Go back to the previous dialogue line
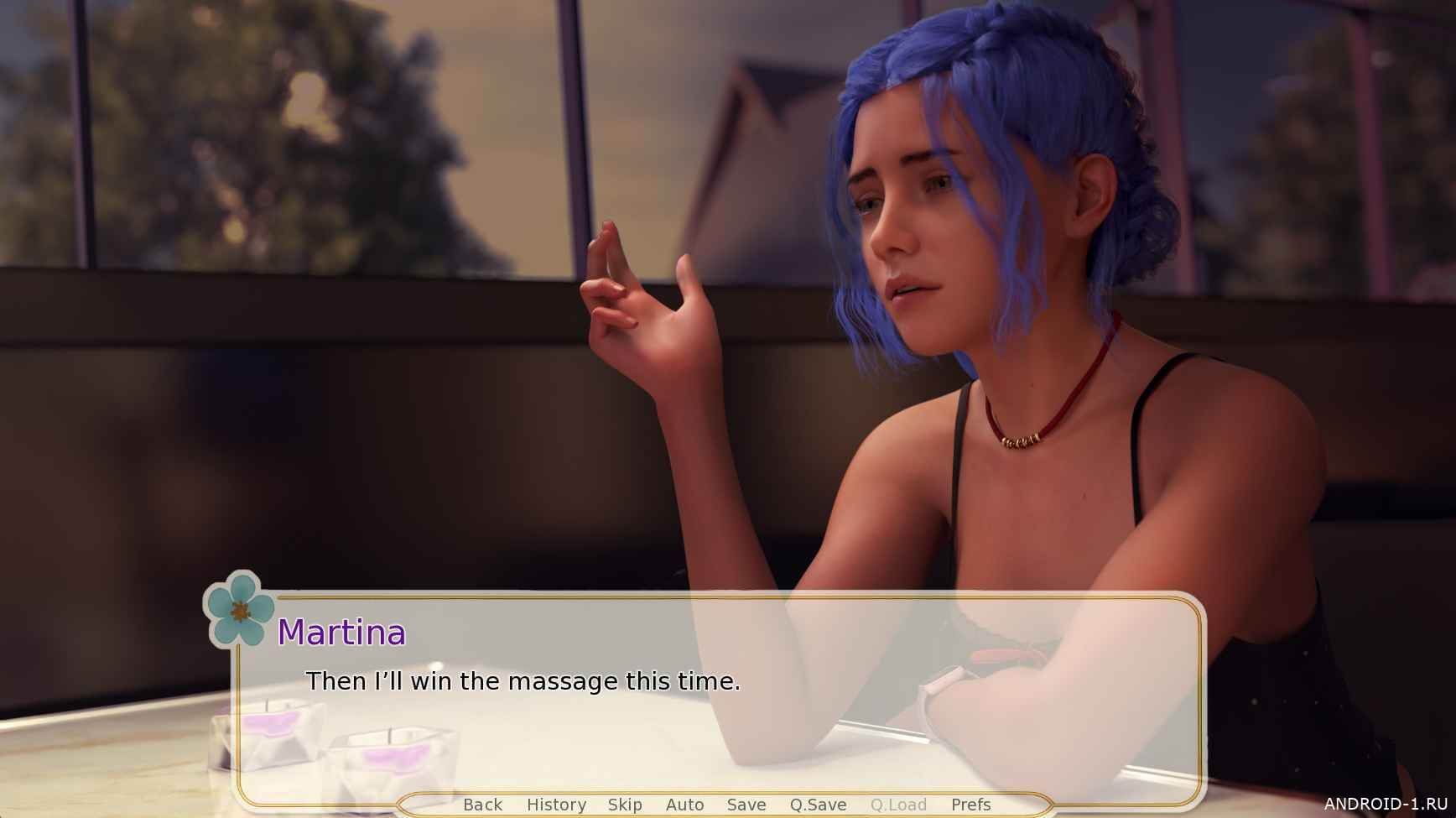Image resolution: width=1456 pixels, height=818 pixels. 482,805
